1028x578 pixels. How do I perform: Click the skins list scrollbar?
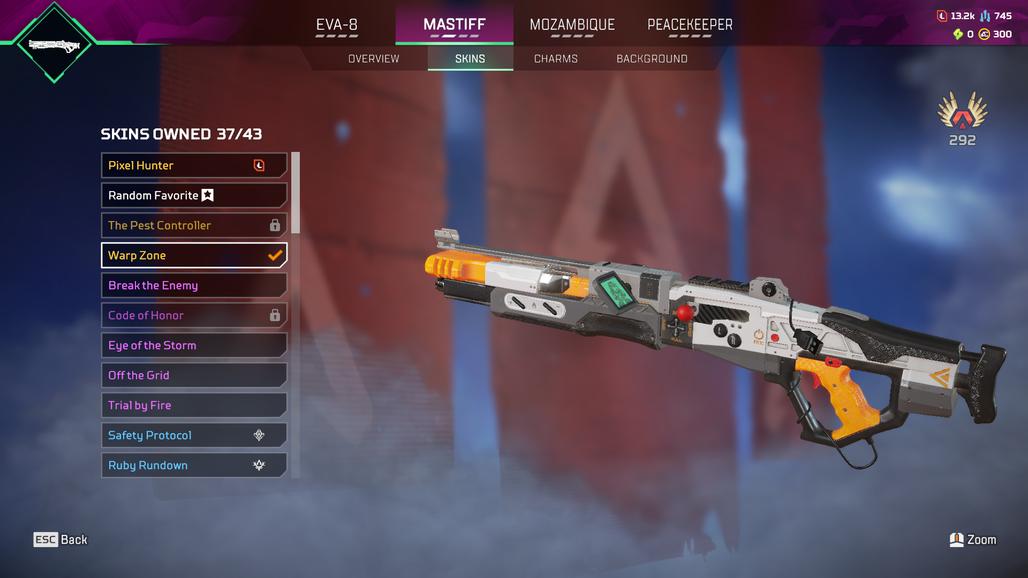(x=296, y=195)
